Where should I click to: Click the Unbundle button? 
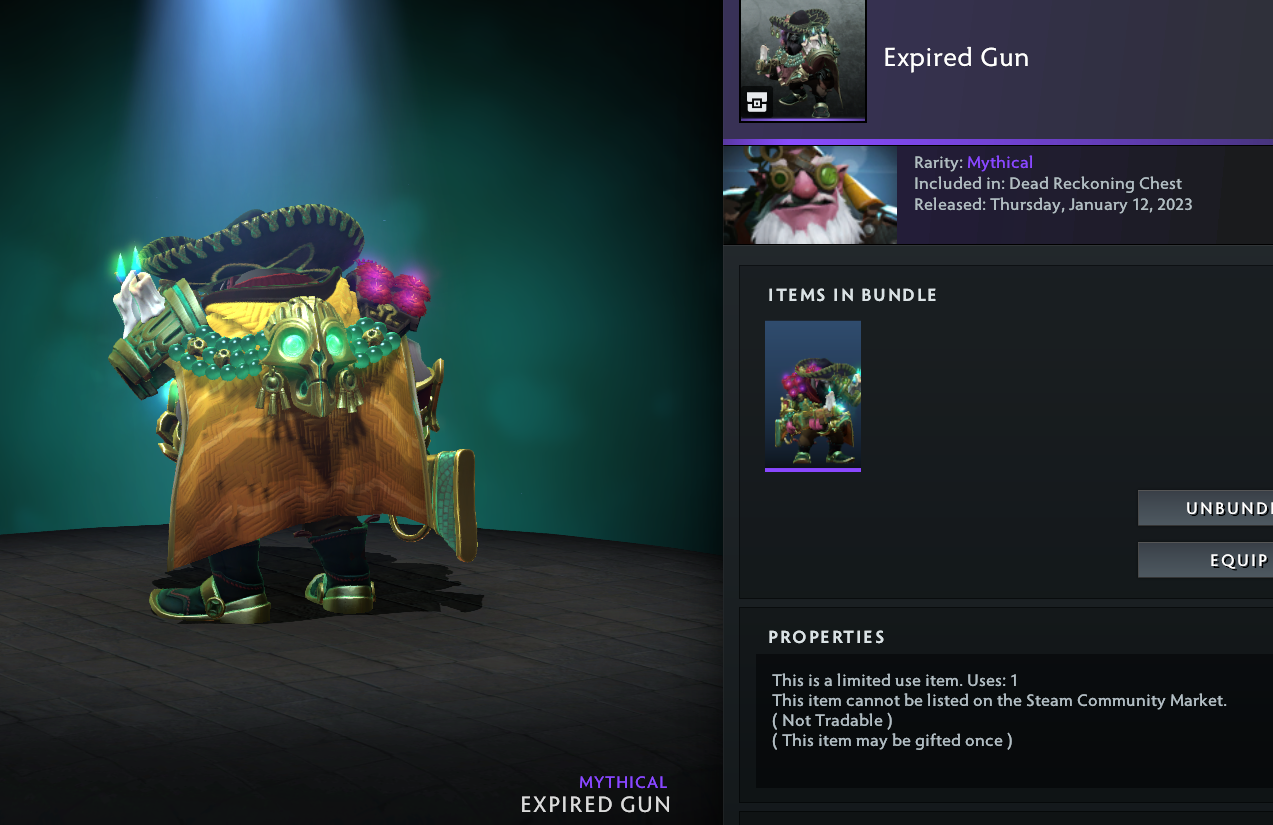(1206, 508)
